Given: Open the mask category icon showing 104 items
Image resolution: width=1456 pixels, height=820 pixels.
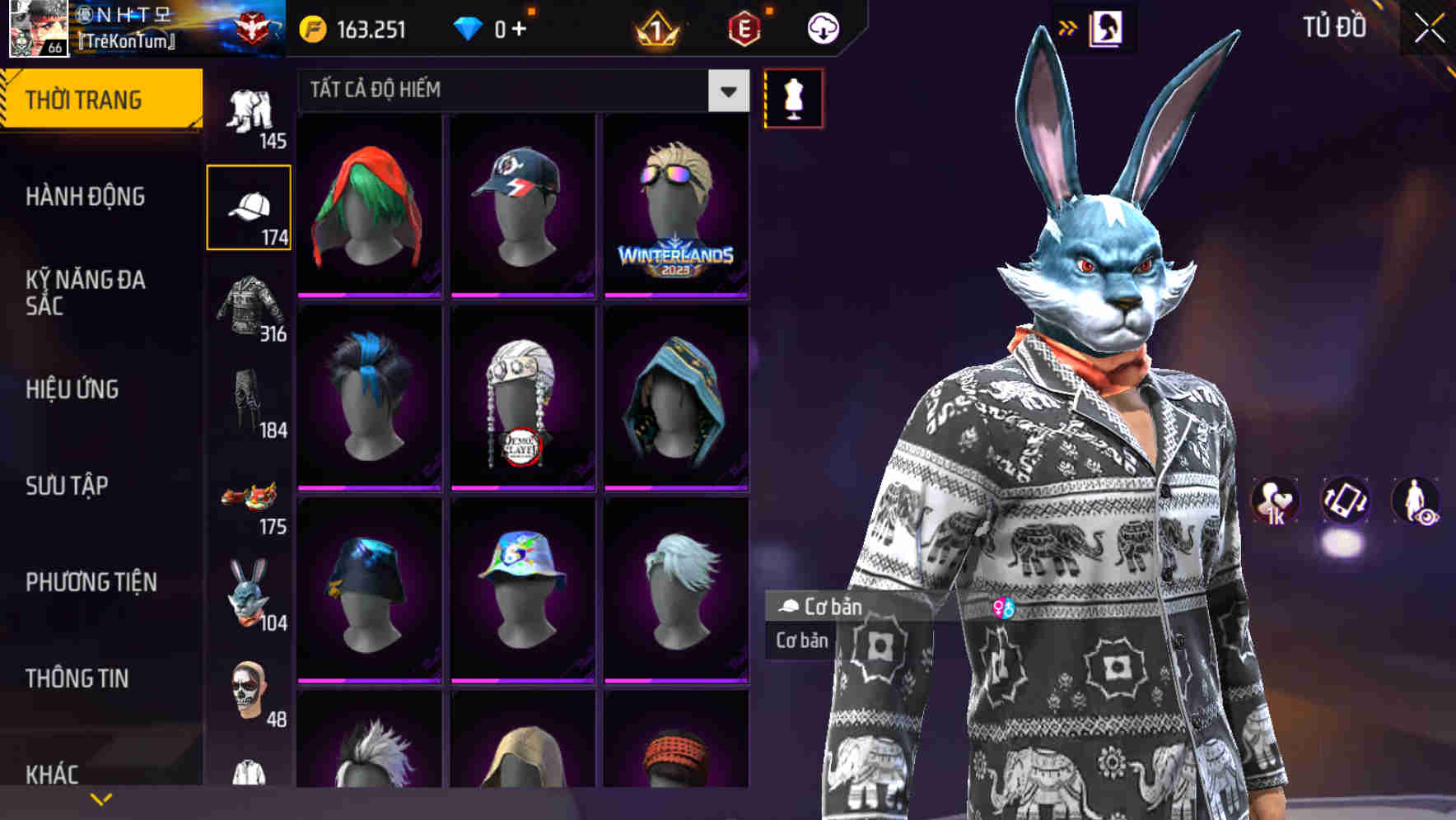Looking at the screenshot, I should click(249, 589).
